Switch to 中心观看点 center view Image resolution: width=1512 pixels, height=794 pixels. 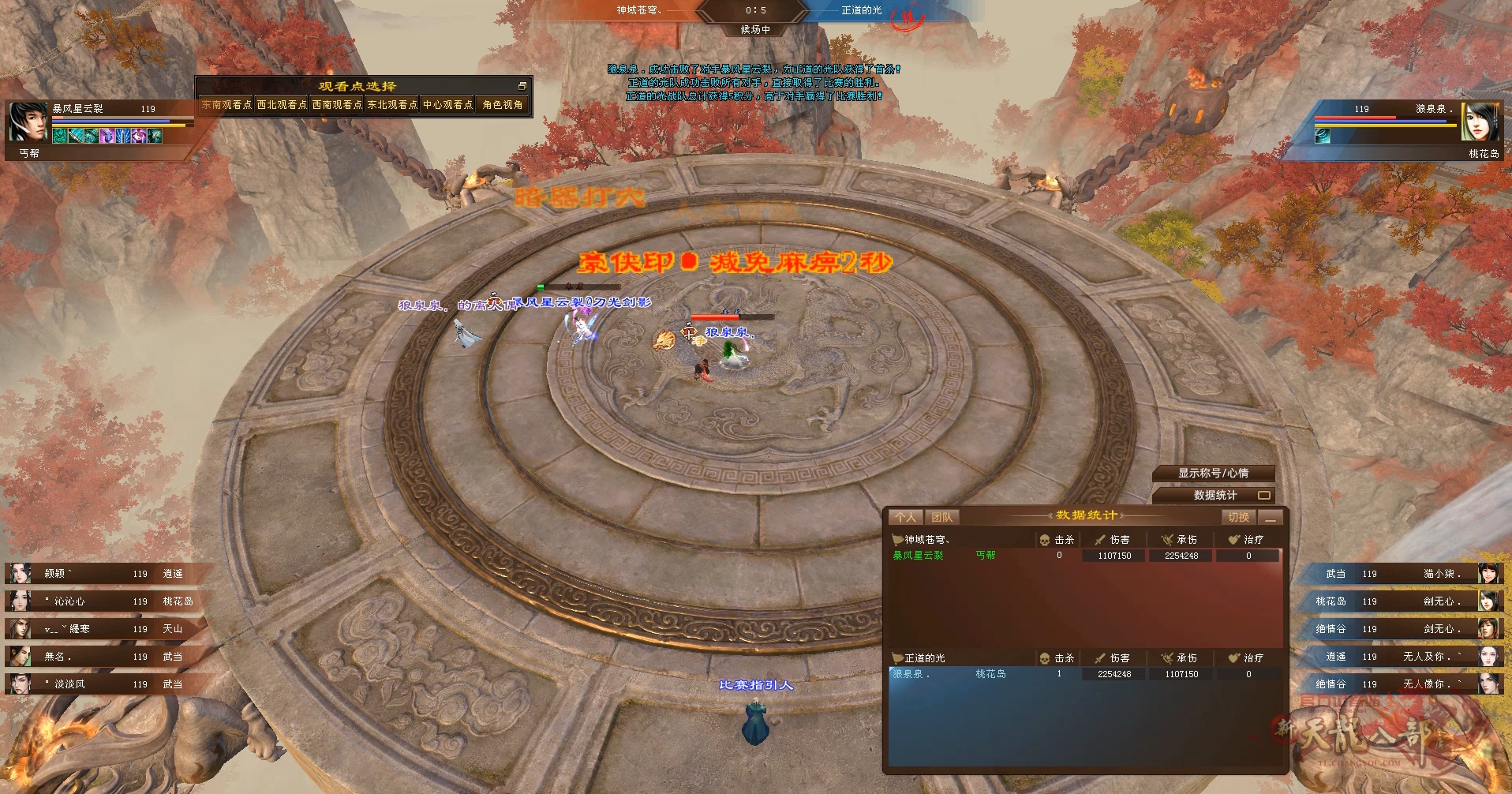click(x=447, y=104)
